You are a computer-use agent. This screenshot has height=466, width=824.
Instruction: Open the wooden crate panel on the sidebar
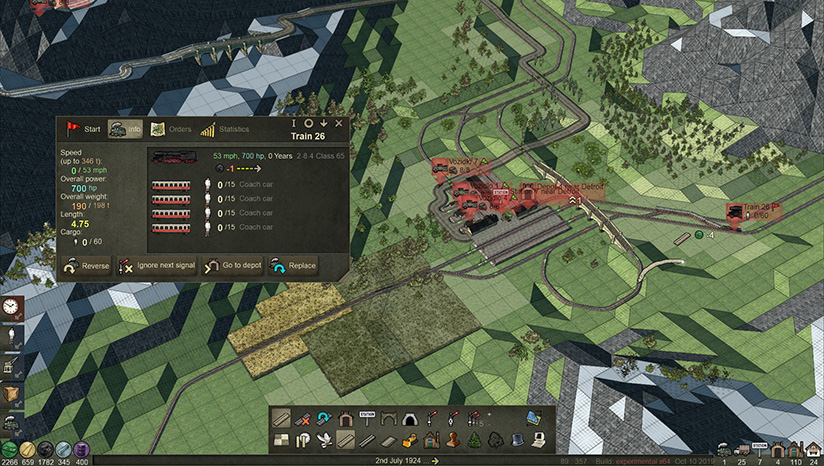(x=12, y=399)
